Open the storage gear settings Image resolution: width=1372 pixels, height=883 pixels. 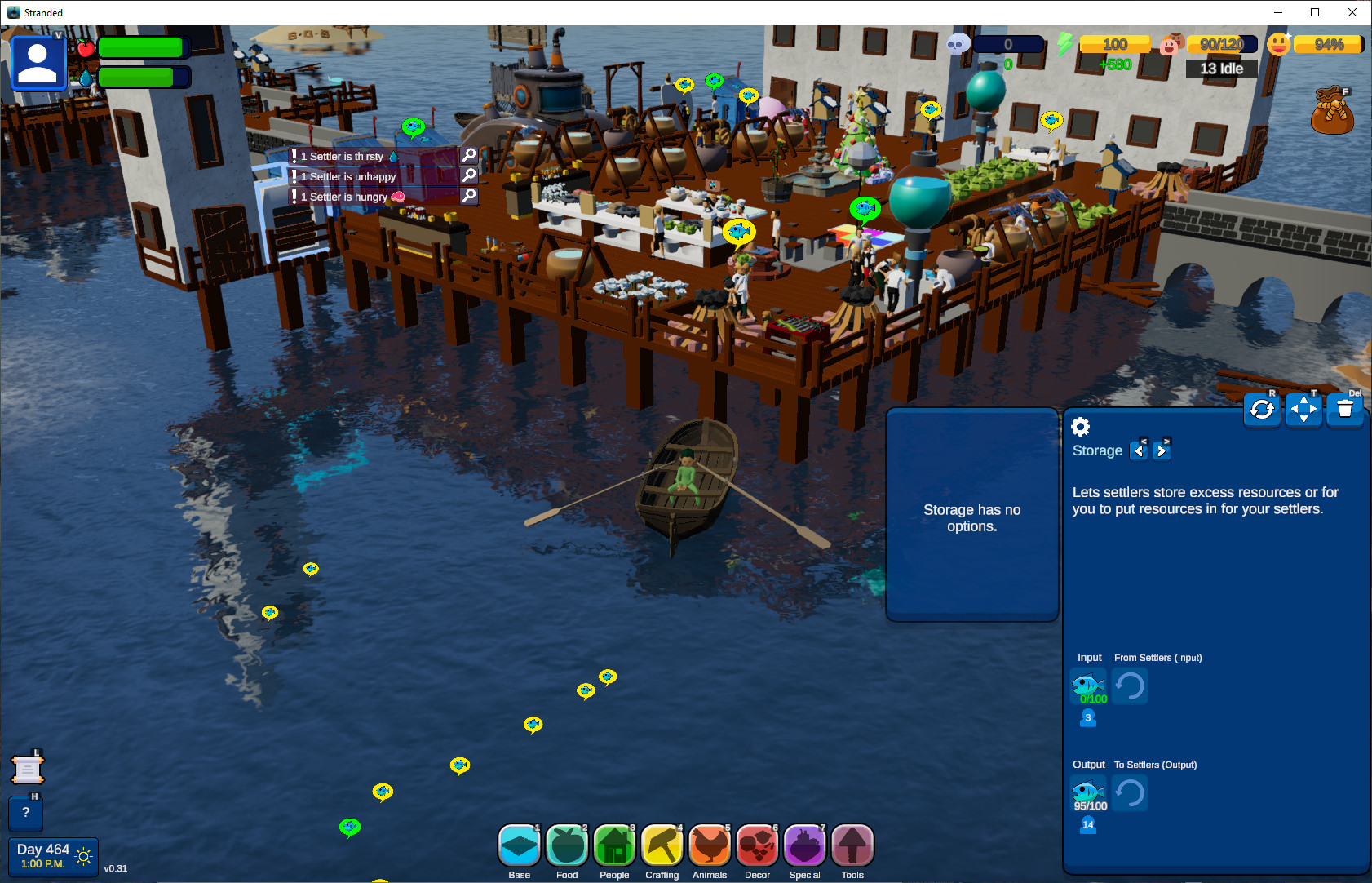click(x=1080, y=427)
